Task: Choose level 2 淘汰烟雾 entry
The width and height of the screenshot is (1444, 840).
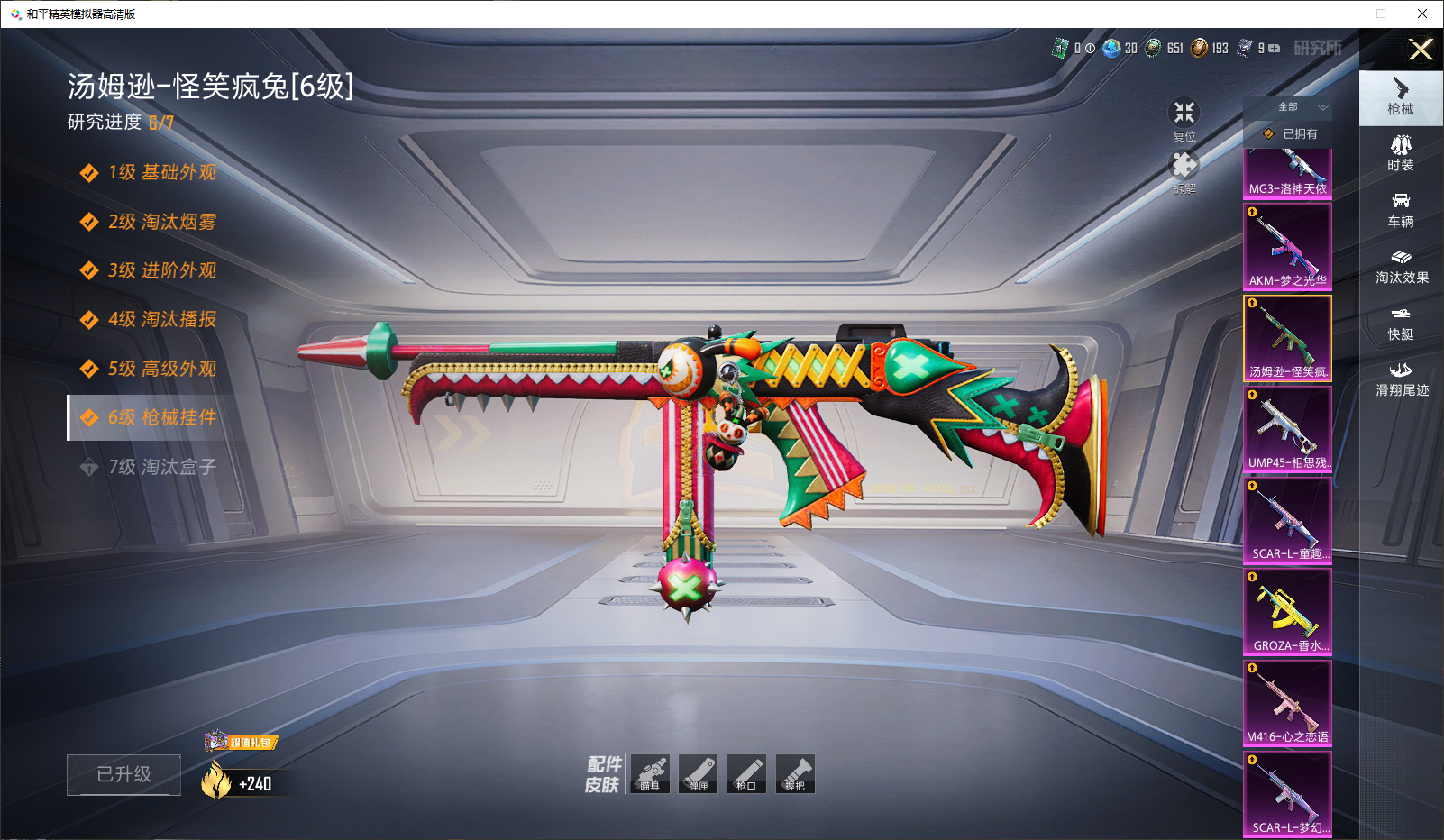Action: 161,222
